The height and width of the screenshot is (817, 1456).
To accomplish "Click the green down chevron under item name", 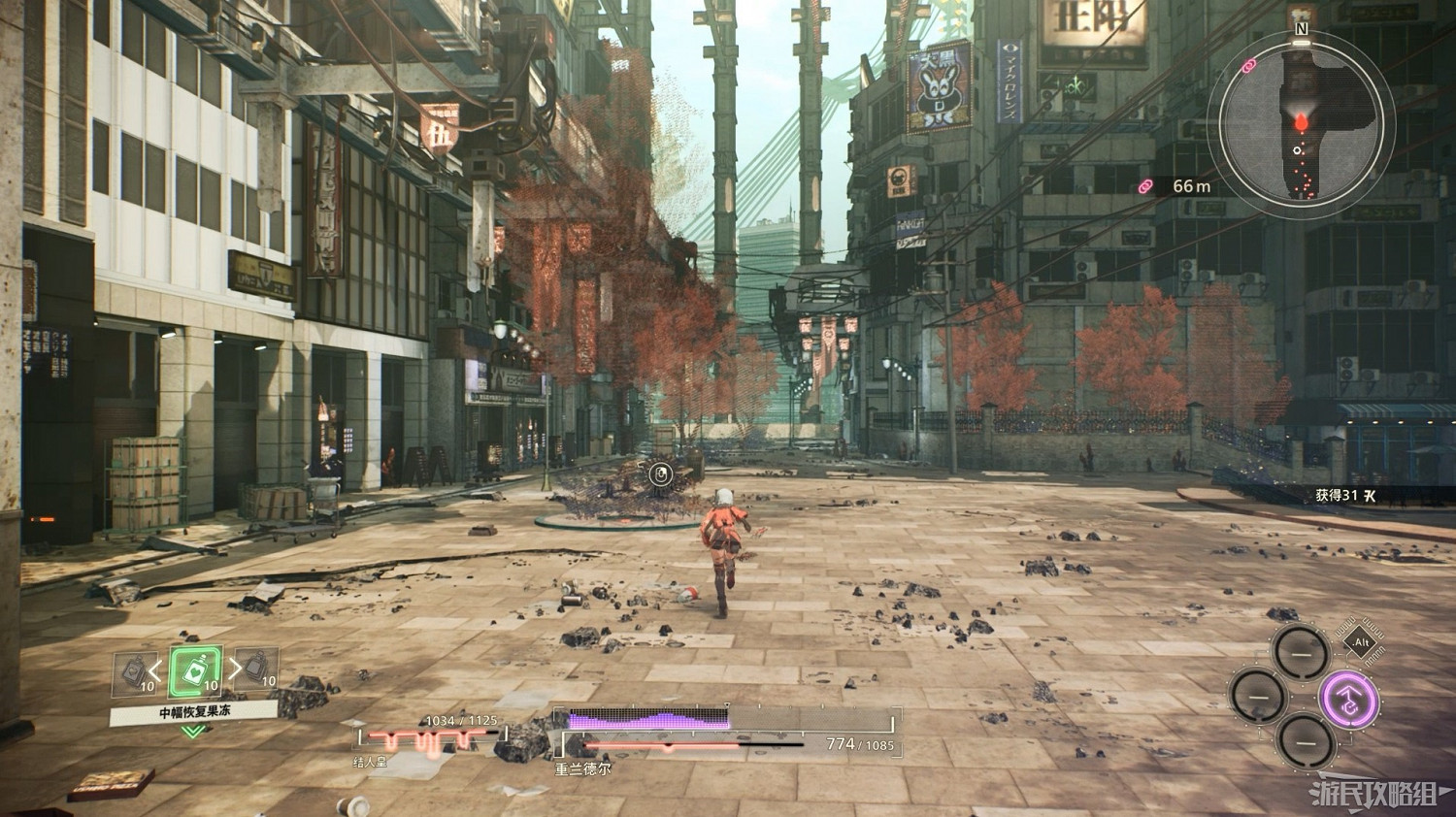I will tap(194, 731).
